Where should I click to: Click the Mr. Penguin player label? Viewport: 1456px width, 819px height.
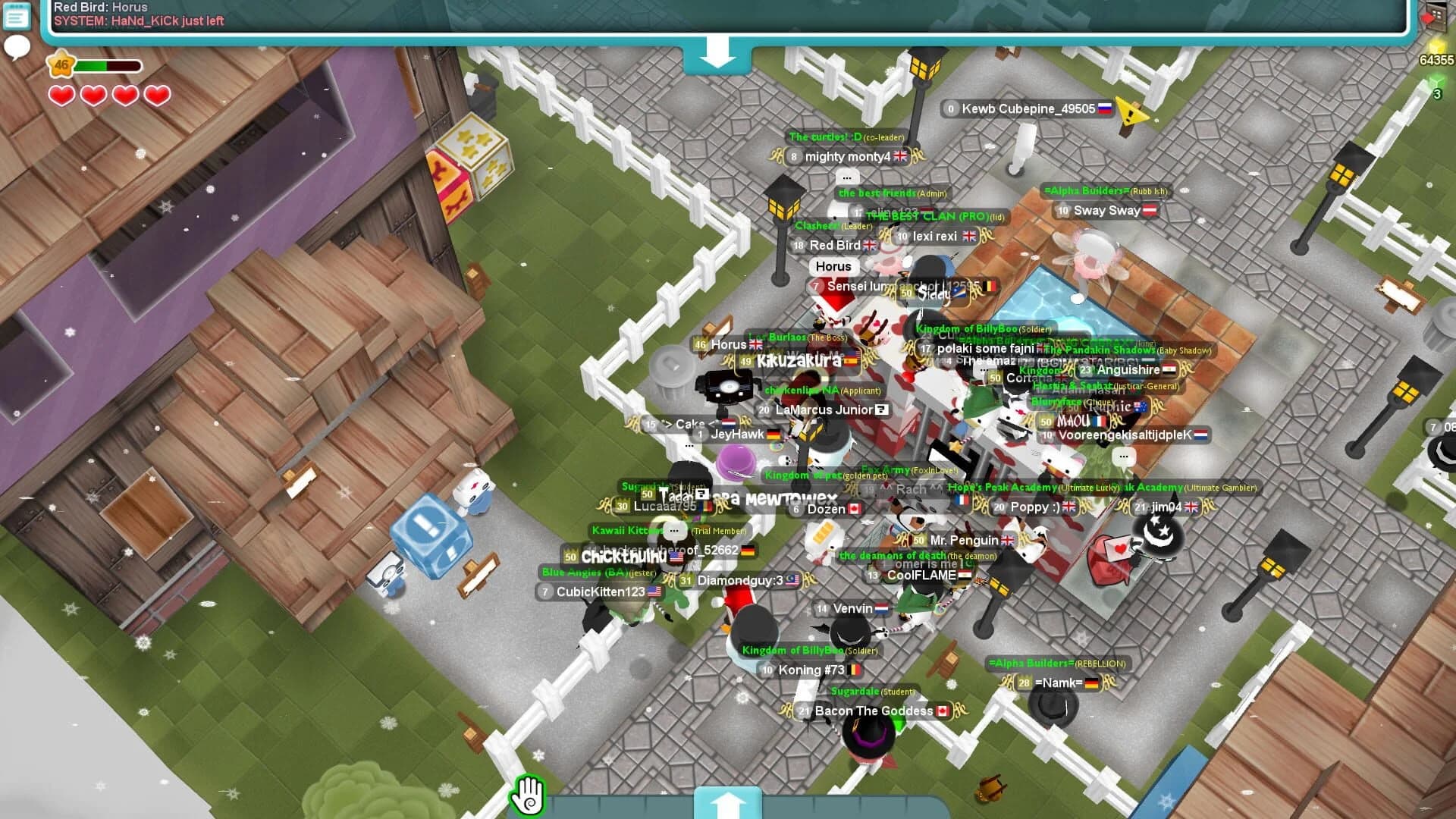(x=964, y=541)
